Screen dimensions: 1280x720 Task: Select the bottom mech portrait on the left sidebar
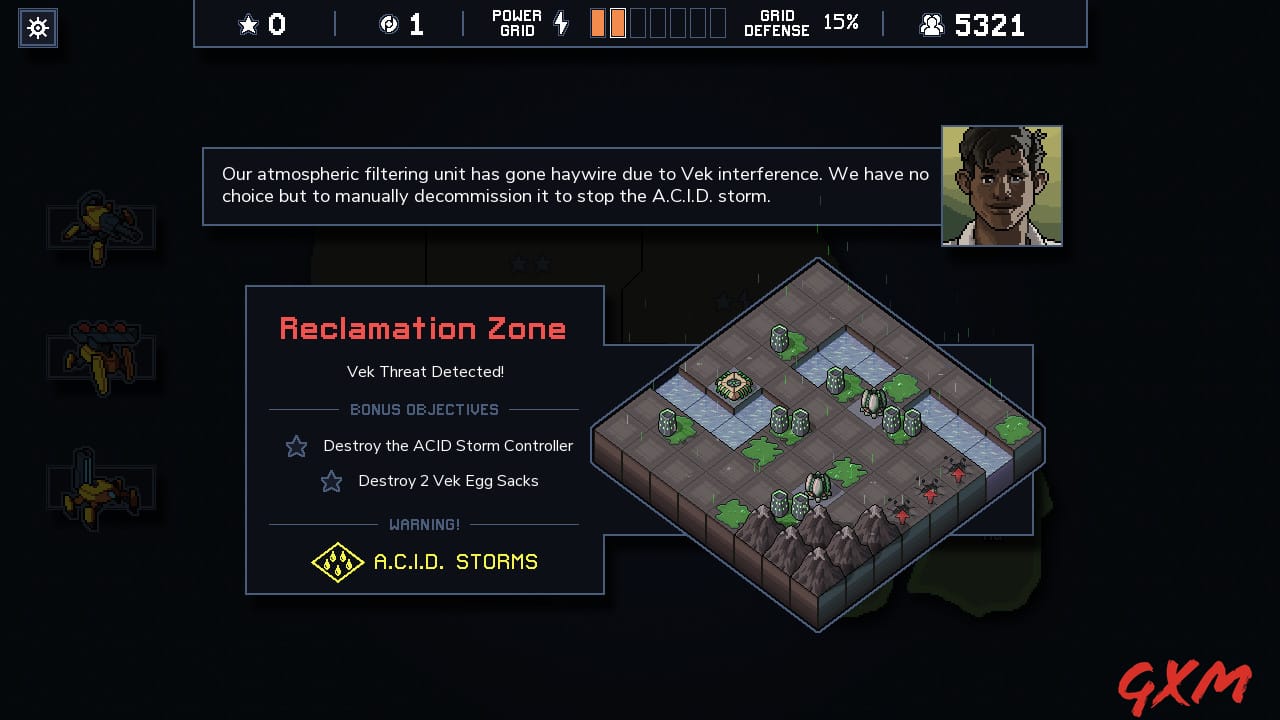[100, 487]
